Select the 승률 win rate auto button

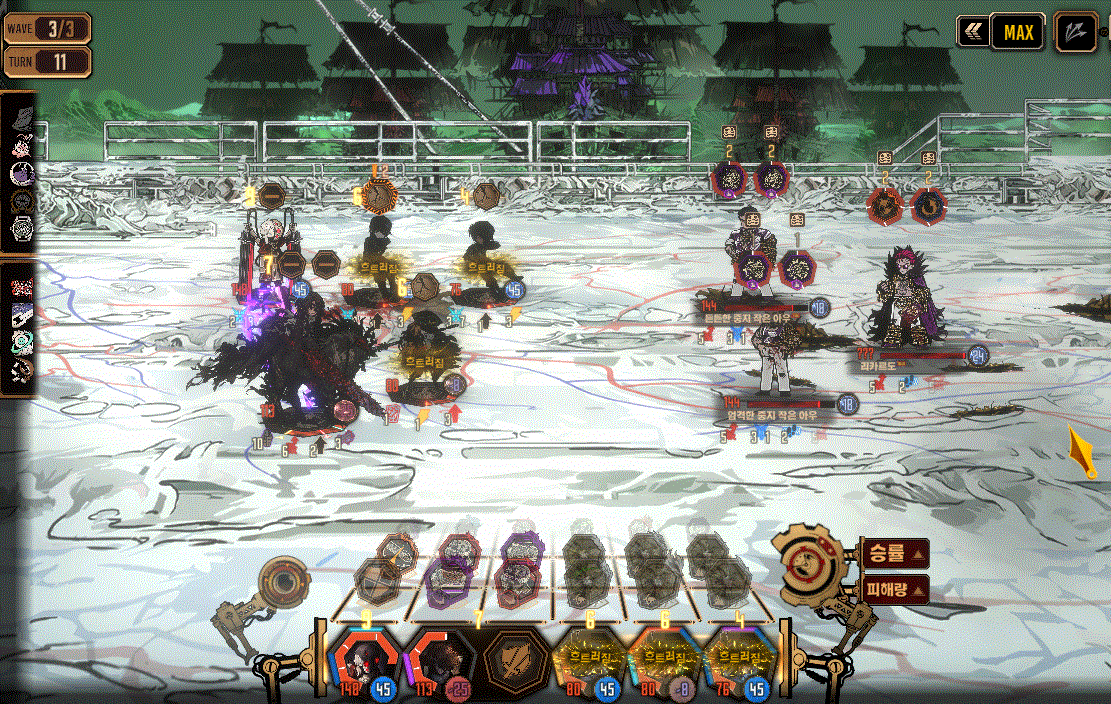(x=893, y=552)
